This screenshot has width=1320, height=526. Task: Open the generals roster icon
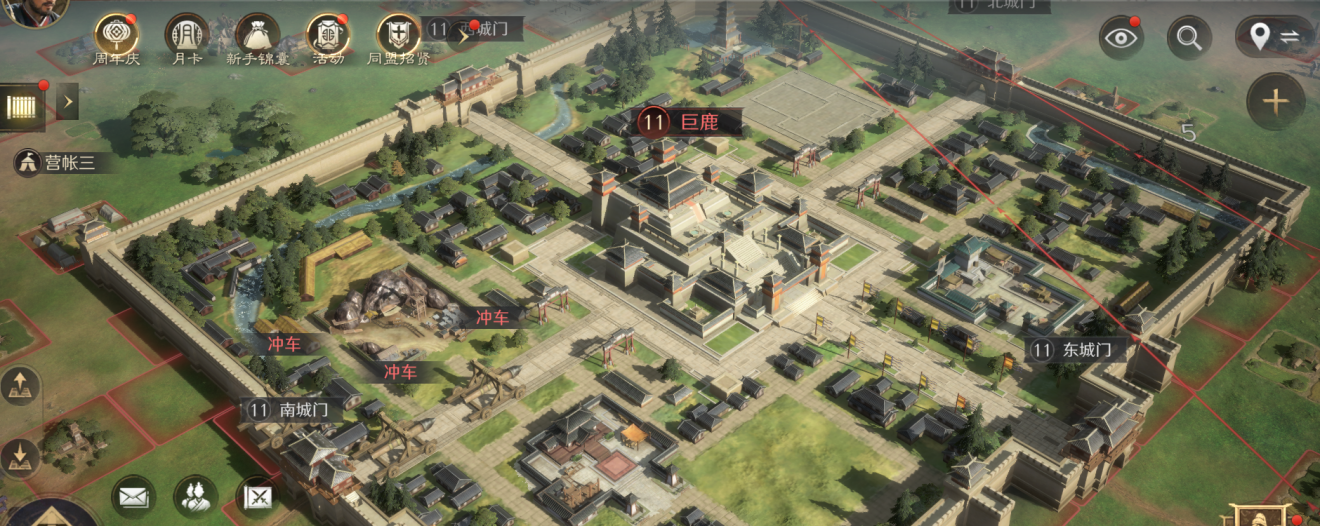coord(196,496)
